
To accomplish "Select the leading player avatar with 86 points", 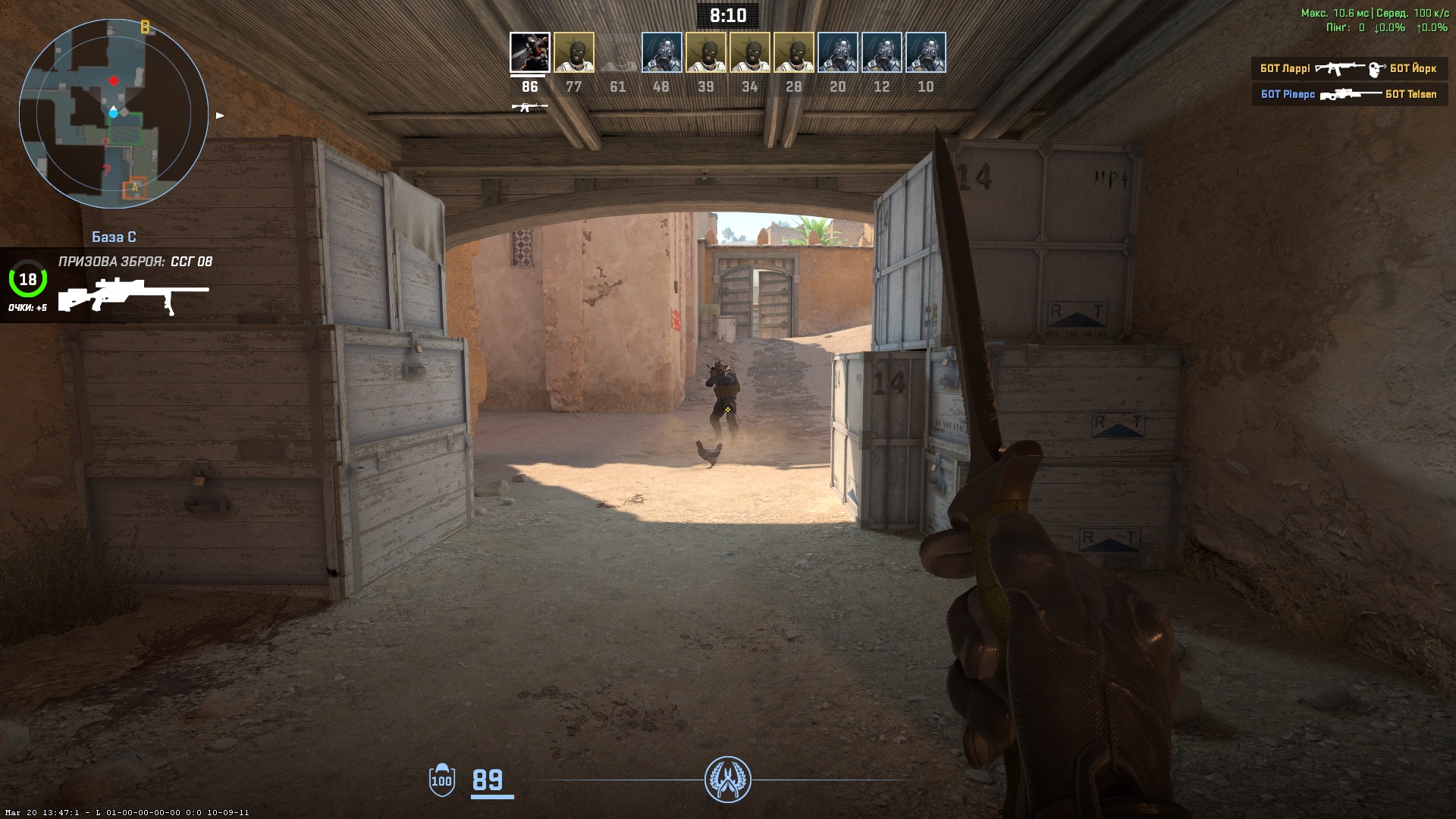I will tap(529, 52).
